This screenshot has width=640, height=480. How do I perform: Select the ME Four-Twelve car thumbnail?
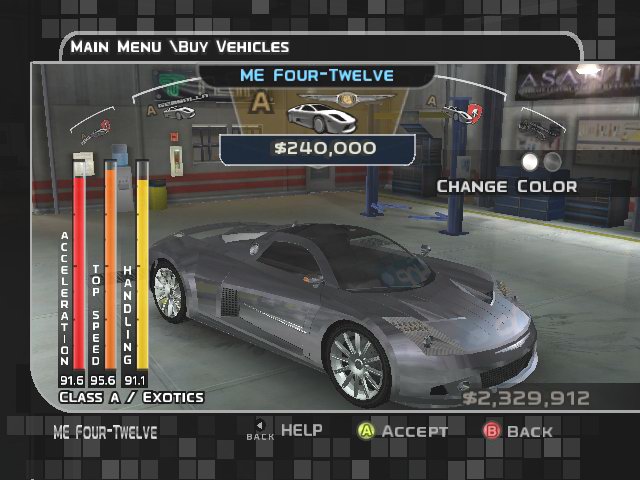[312, 114]
